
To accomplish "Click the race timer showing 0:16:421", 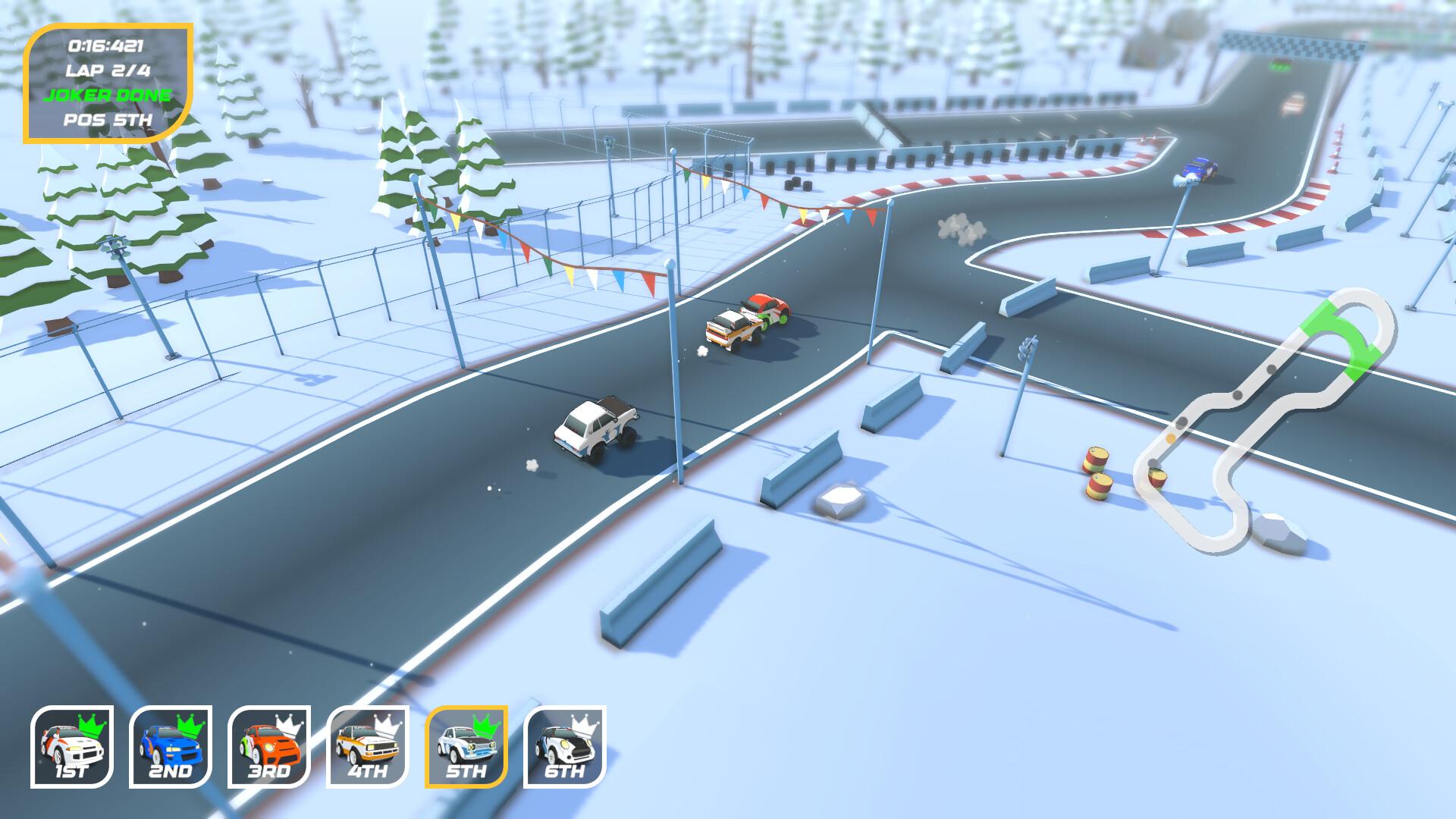I will point(106,45).
